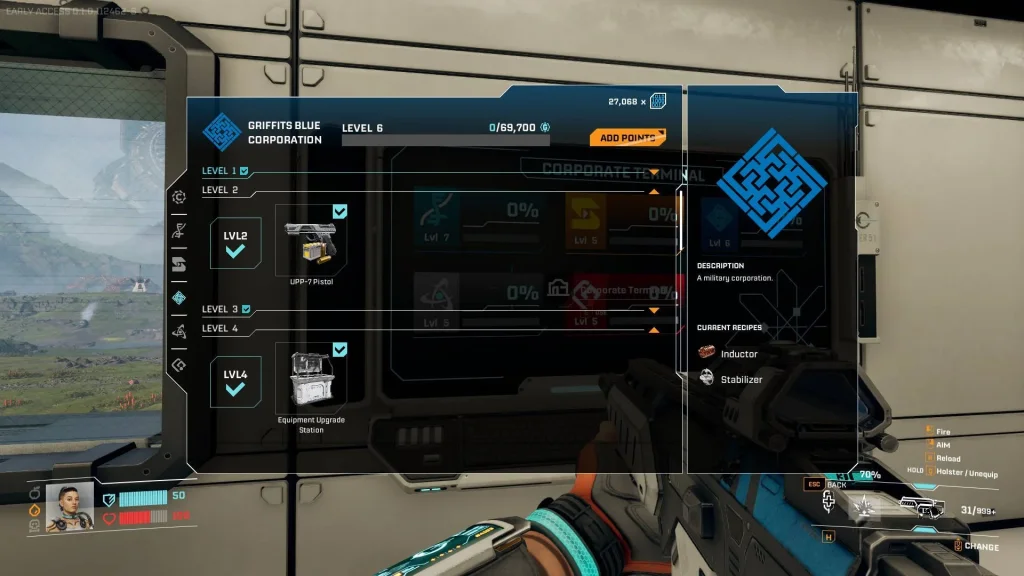1024x576 pixels.
Task: Select the Inductor recipe
Action: (x=738, y=354)
